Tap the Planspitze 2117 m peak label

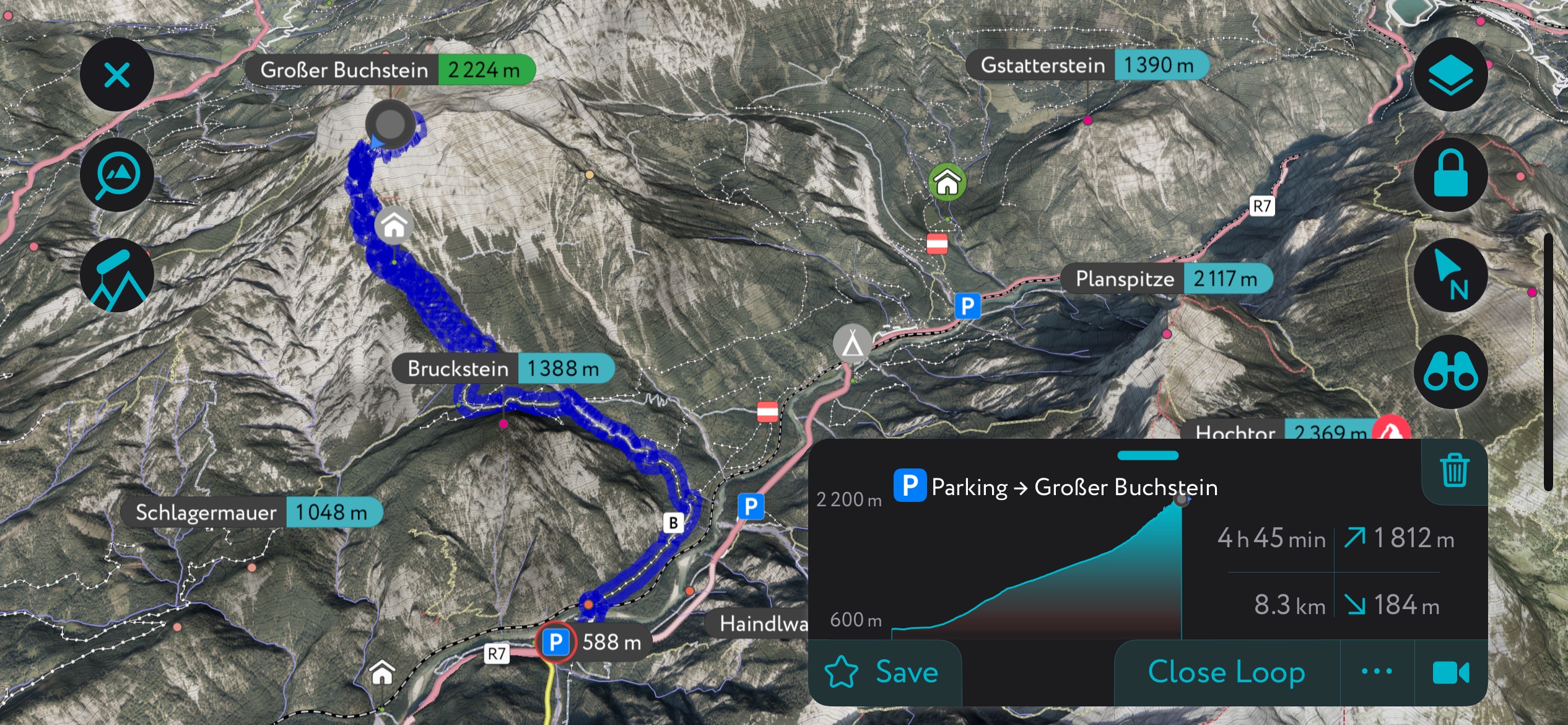(x=1167, y=279)
